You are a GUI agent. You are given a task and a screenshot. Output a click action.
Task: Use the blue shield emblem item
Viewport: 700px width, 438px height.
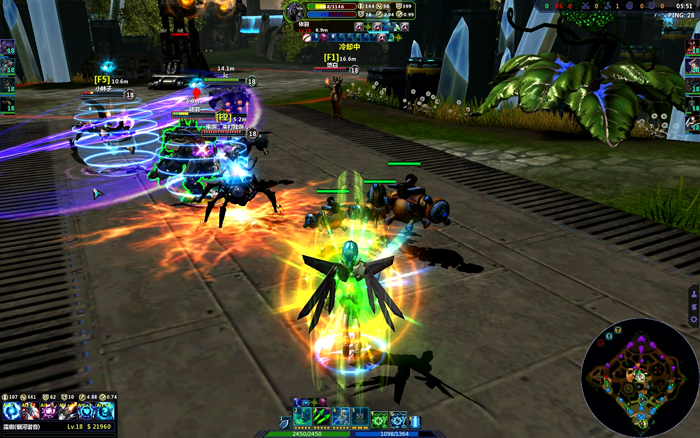pos(88,411)
